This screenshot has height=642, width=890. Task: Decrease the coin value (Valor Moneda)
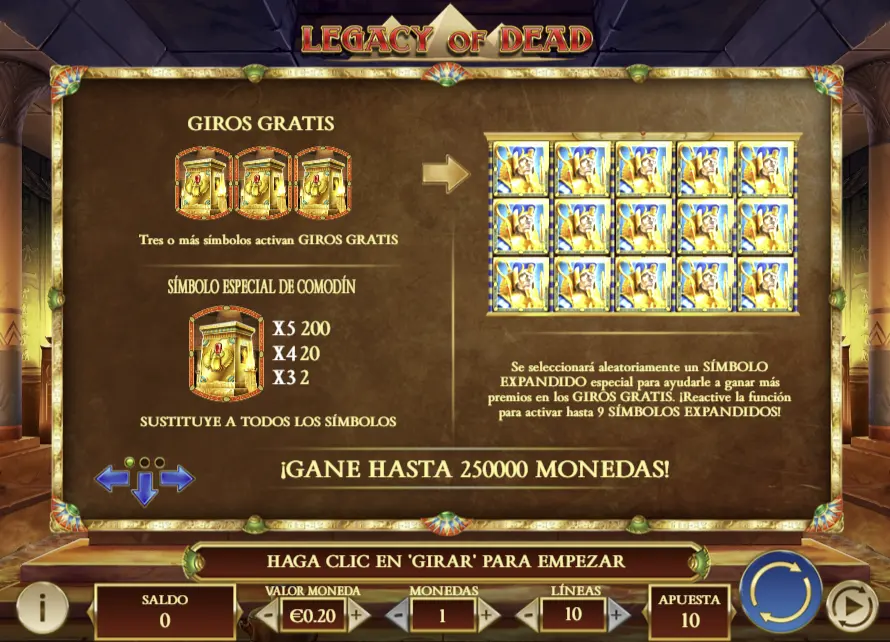[x=268, y=614]
